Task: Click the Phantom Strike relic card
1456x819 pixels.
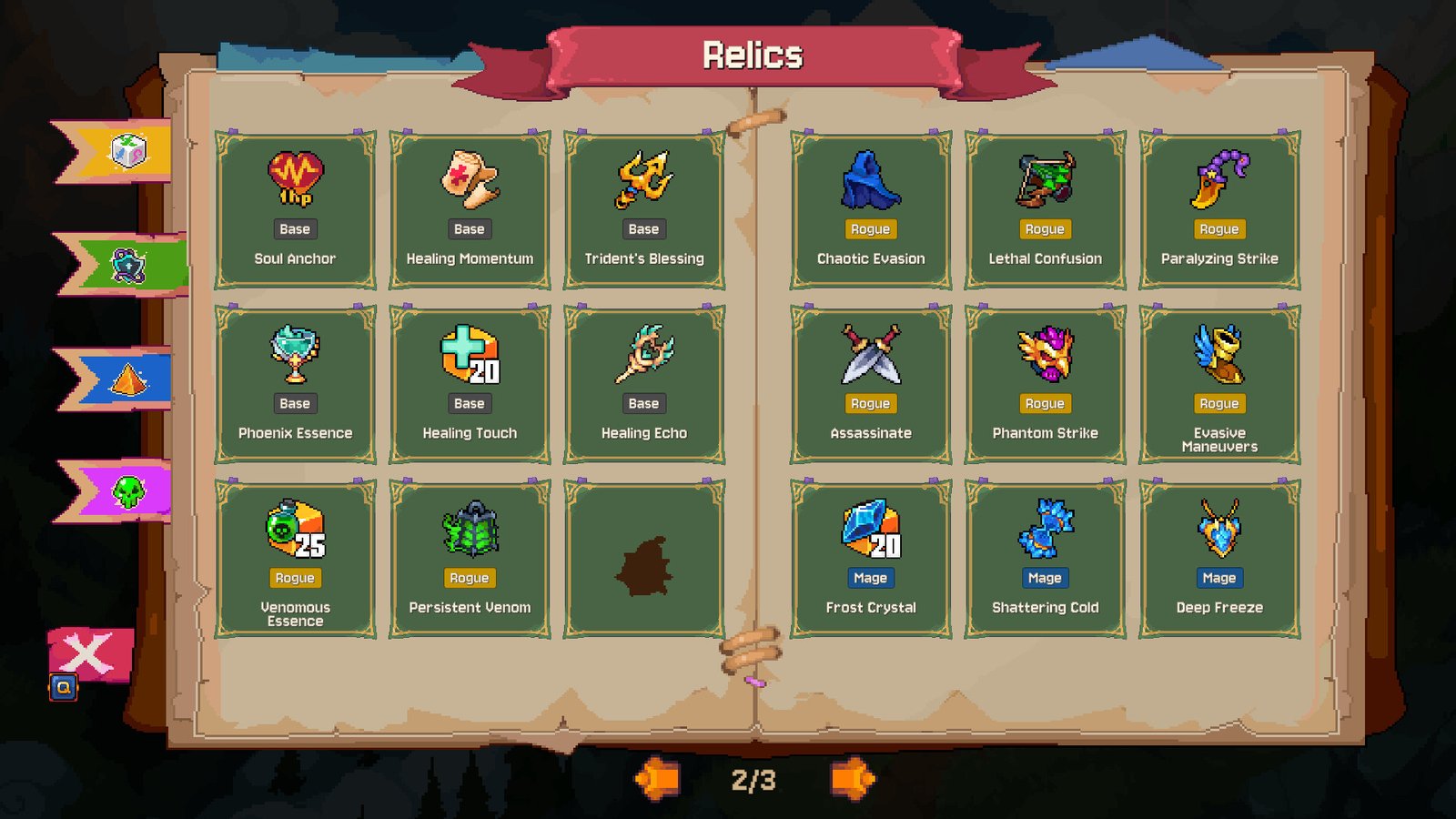Action: (x=1045, y=385)
